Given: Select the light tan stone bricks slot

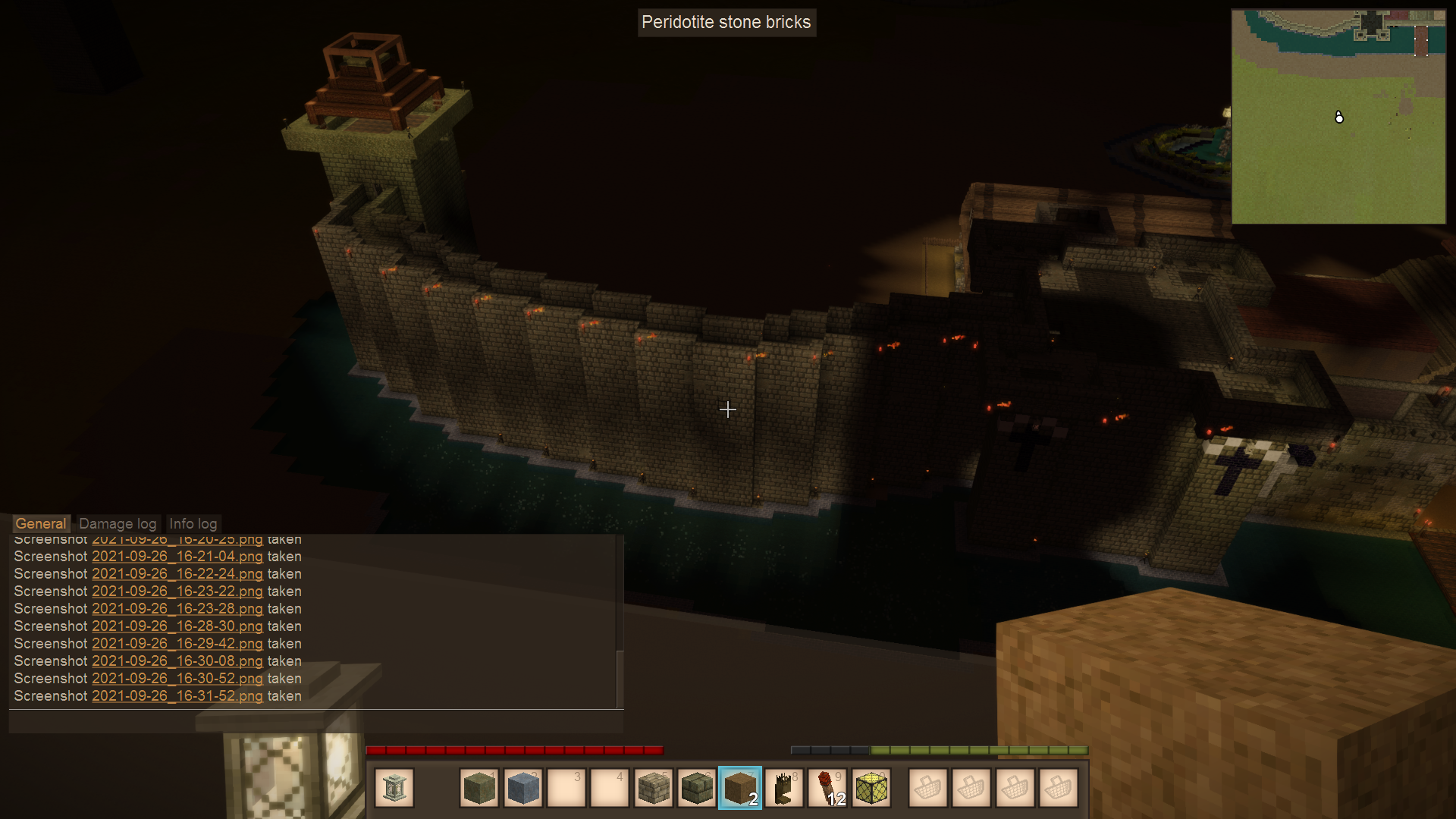Looking at the screenshot, I should pos(653,789).
